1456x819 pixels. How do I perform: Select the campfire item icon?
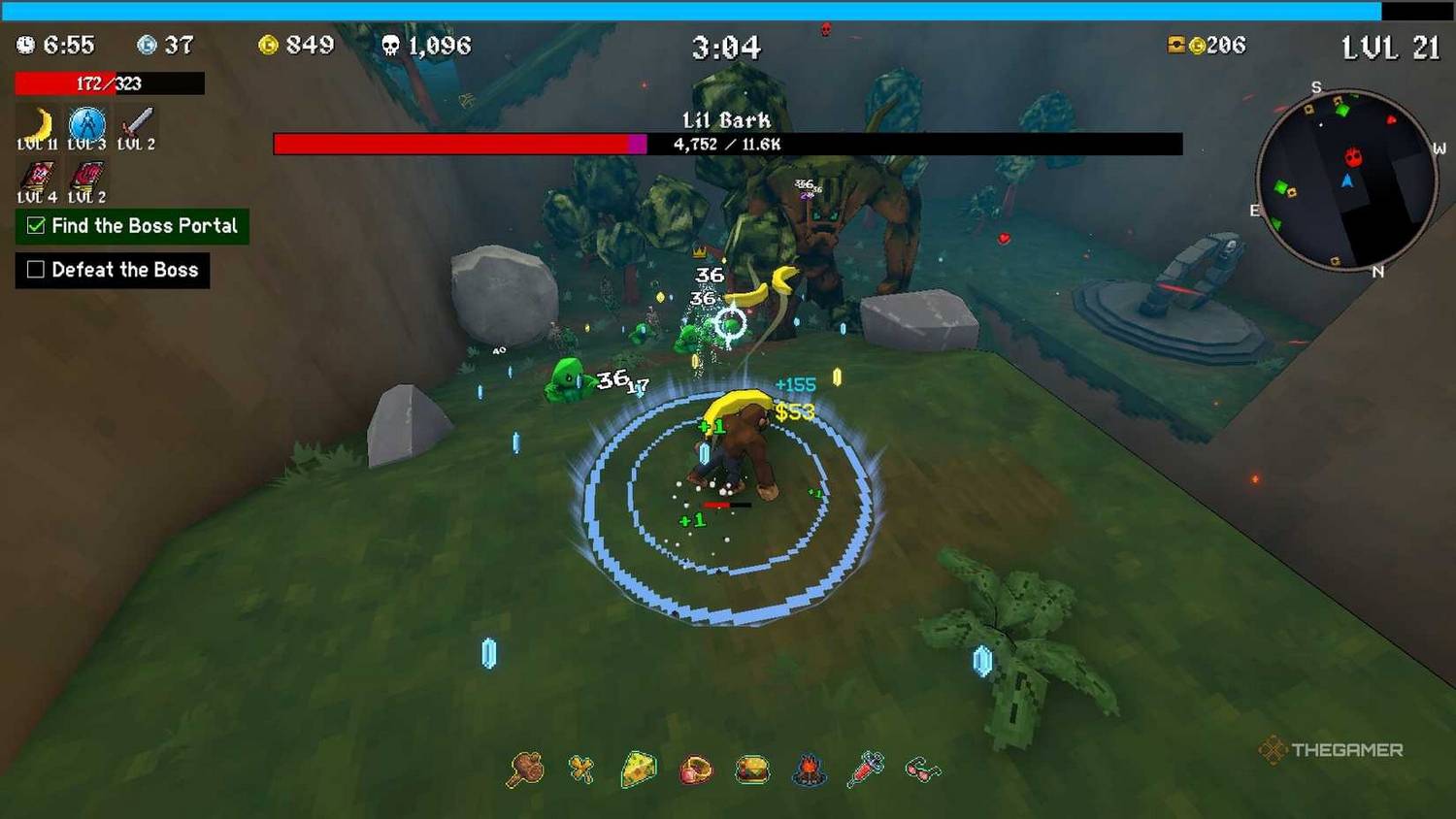(x=809, y=770)
